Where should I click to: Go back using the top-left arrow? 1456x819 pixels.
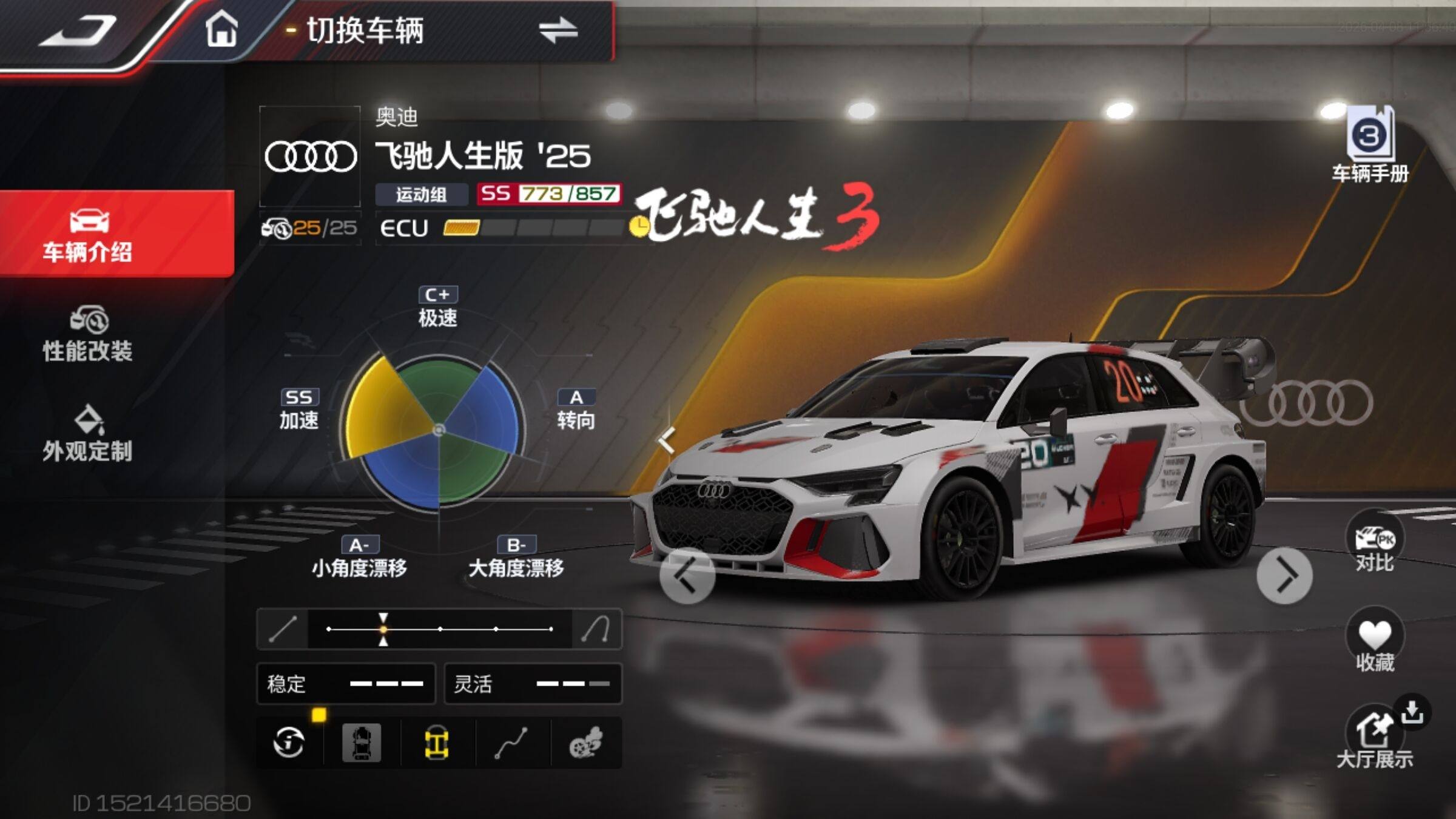79,30
